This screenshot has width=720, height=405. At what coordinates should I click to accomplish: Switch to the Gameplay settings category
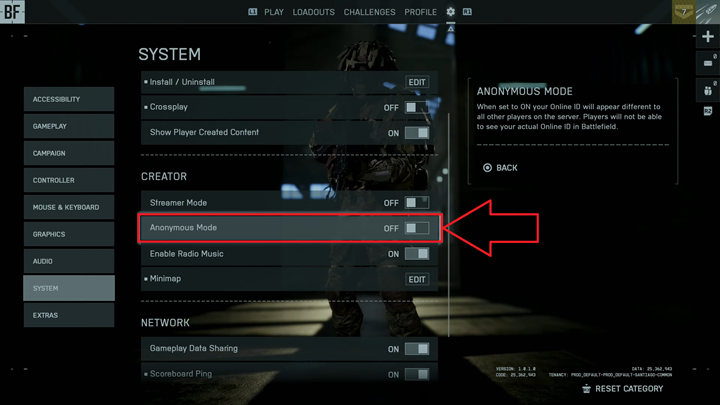pyautogui.click(x=69, y=126)
